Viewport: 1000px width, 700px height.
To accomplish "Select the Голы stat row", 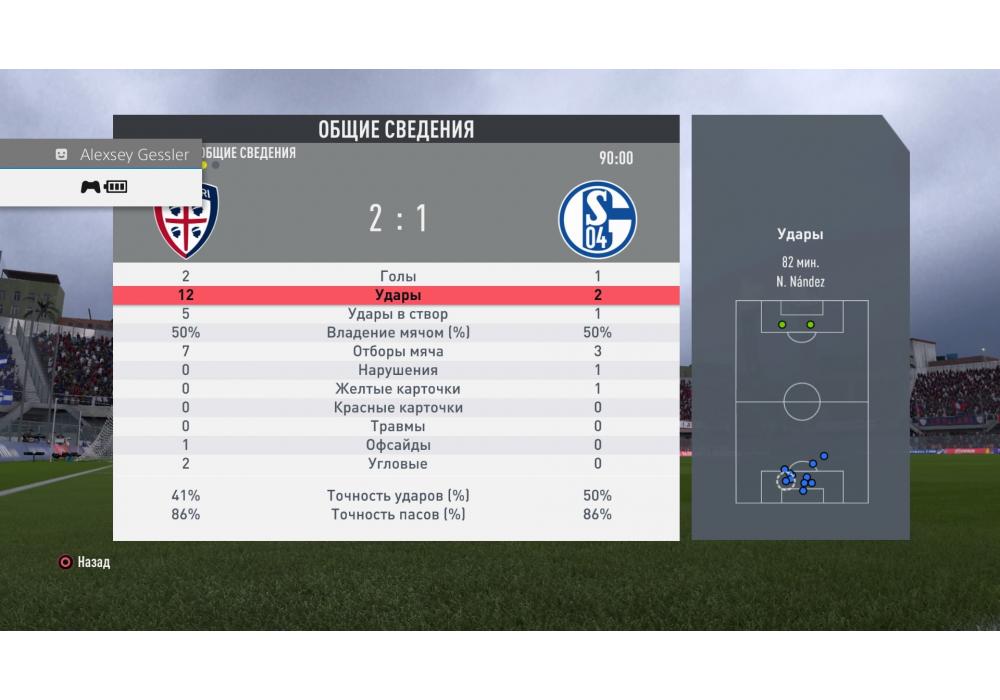I will point(398,276).
